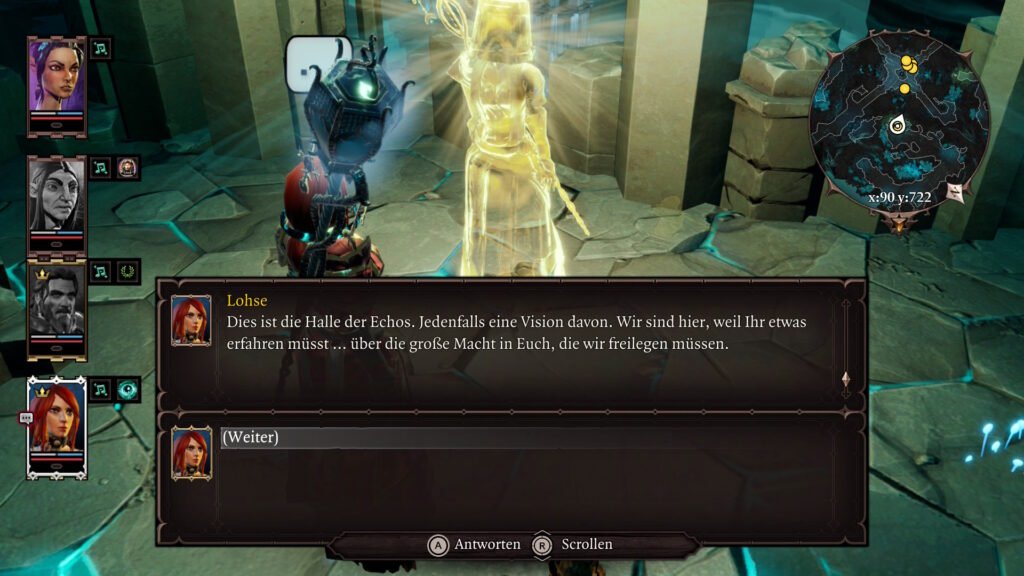Click the glowing eye status icon beside Lohse
Viewport: 1024px width, 576px height.
point(128,389)
